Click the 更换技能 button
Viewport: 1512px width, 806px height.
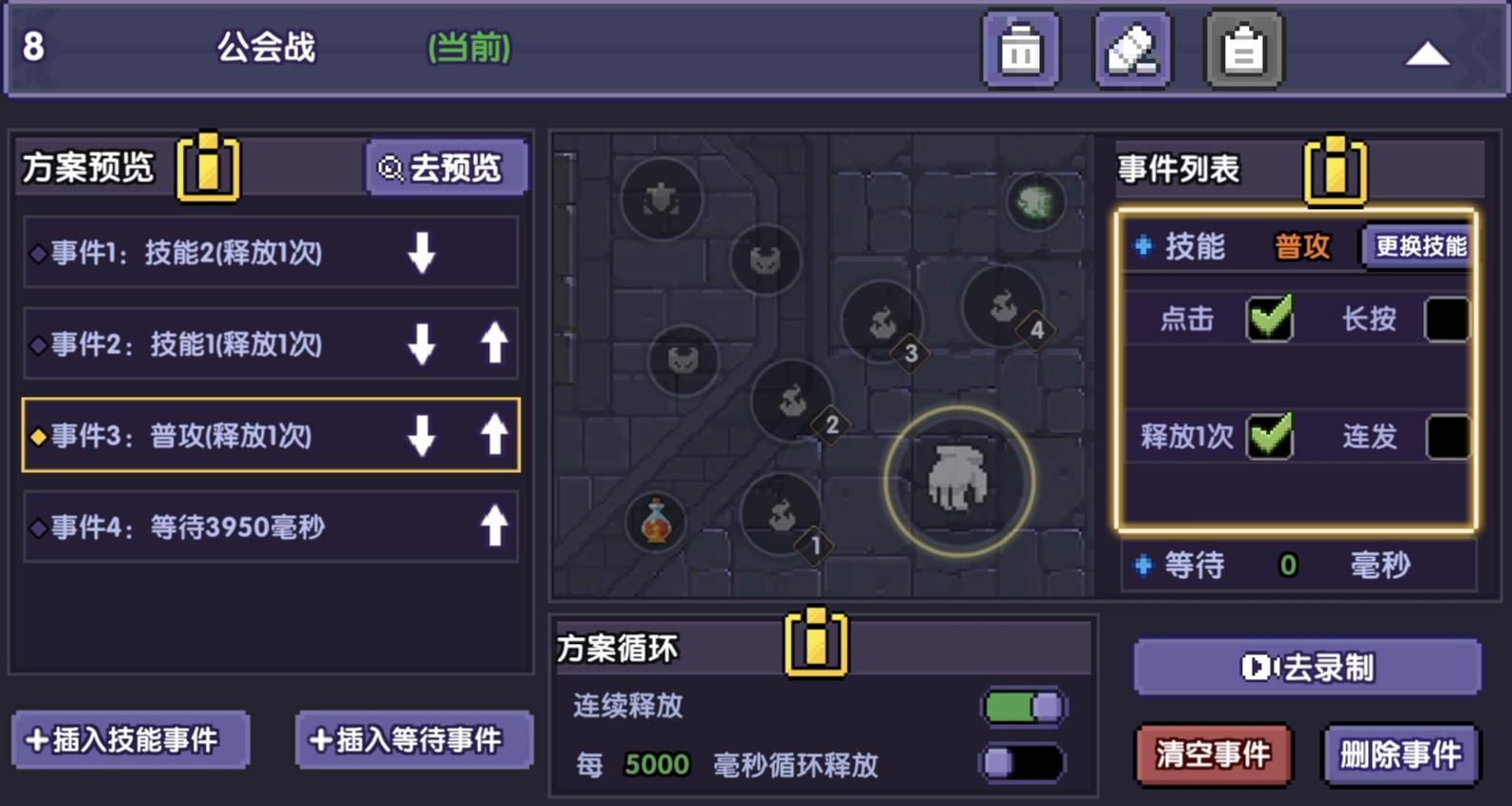1420,246
